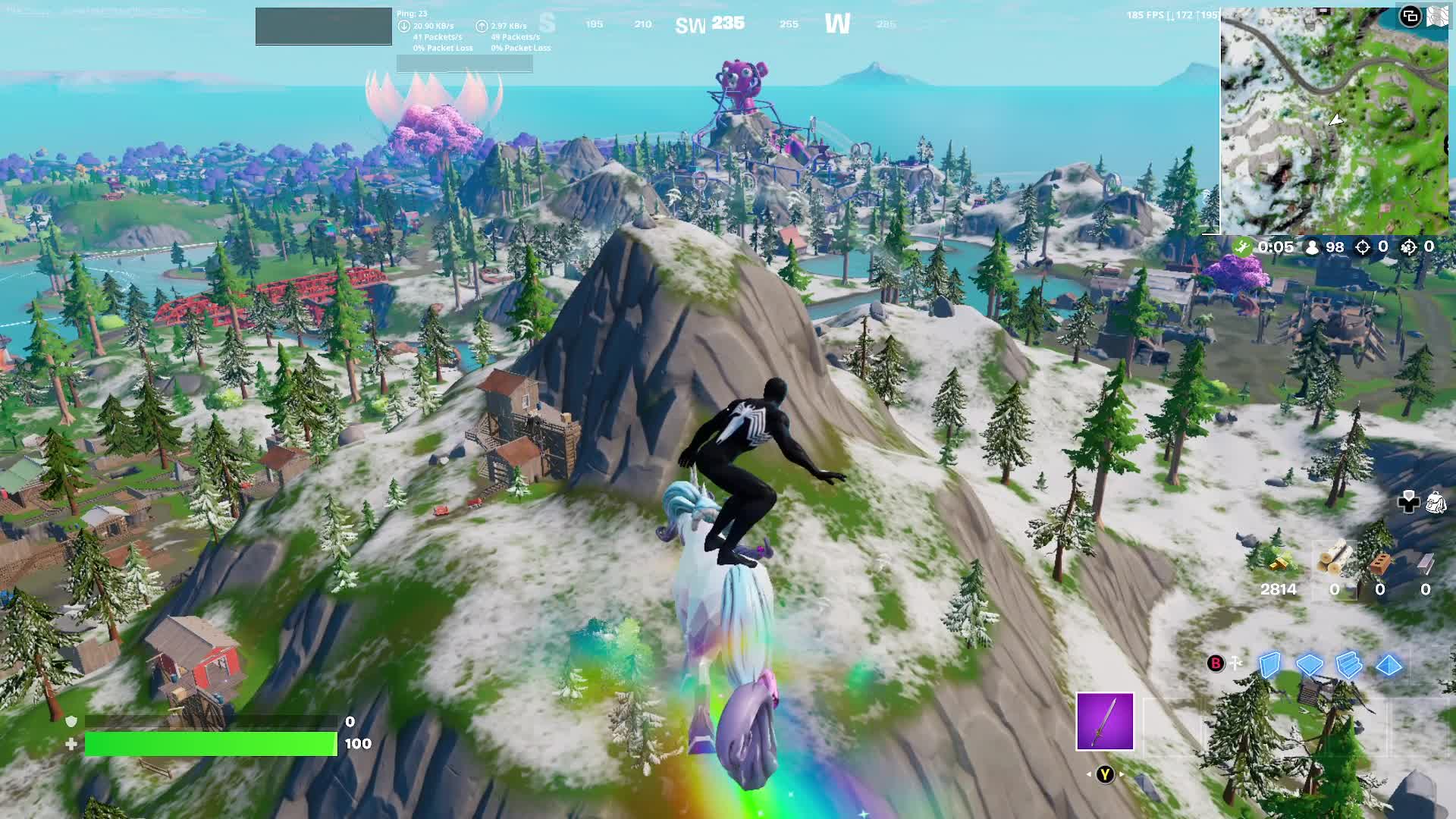Click the eliminations crosshair counter
This screenshot has height=819, width=1456.
click(1363, 248)
